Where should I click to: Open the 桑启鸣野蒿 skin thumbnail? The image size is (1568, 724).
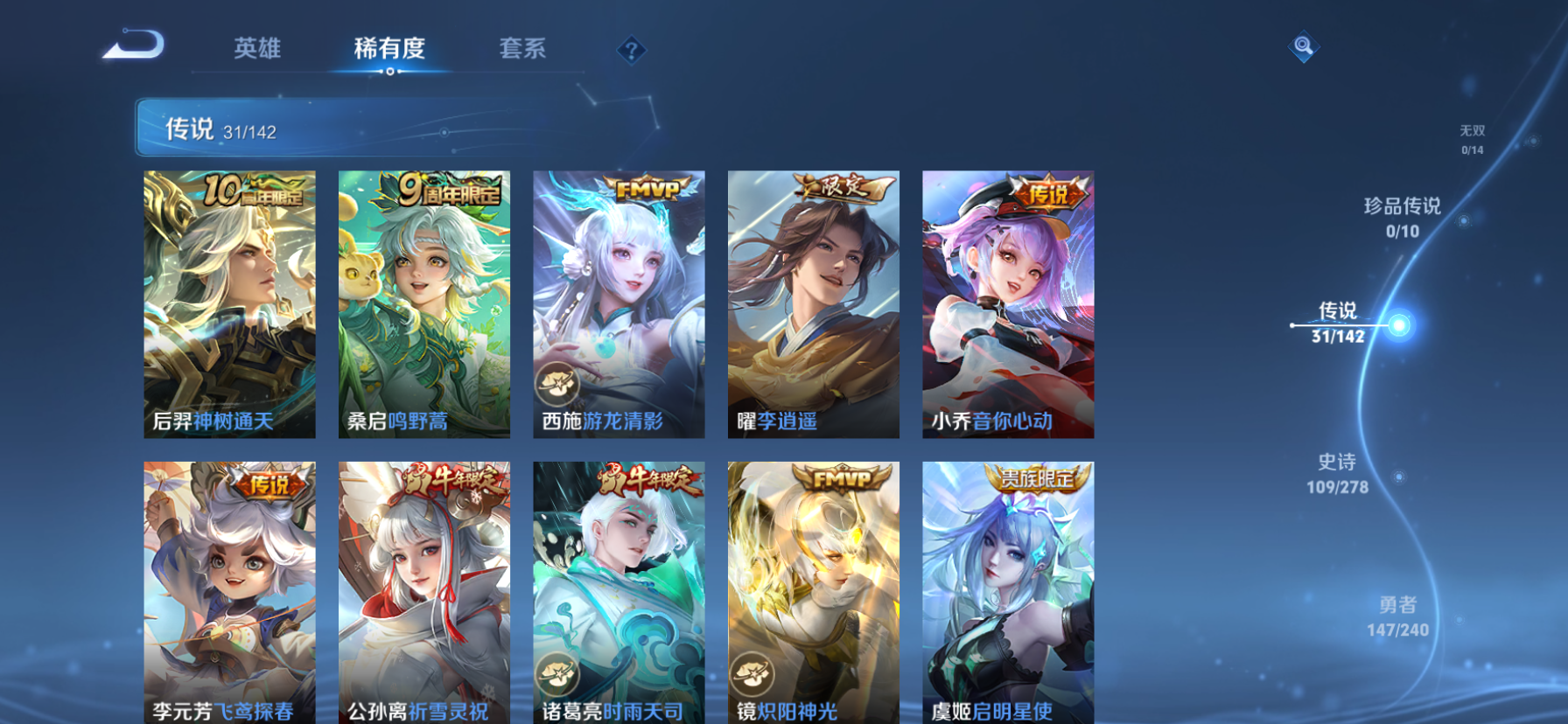pyautogui.click(x=424, y=302)
